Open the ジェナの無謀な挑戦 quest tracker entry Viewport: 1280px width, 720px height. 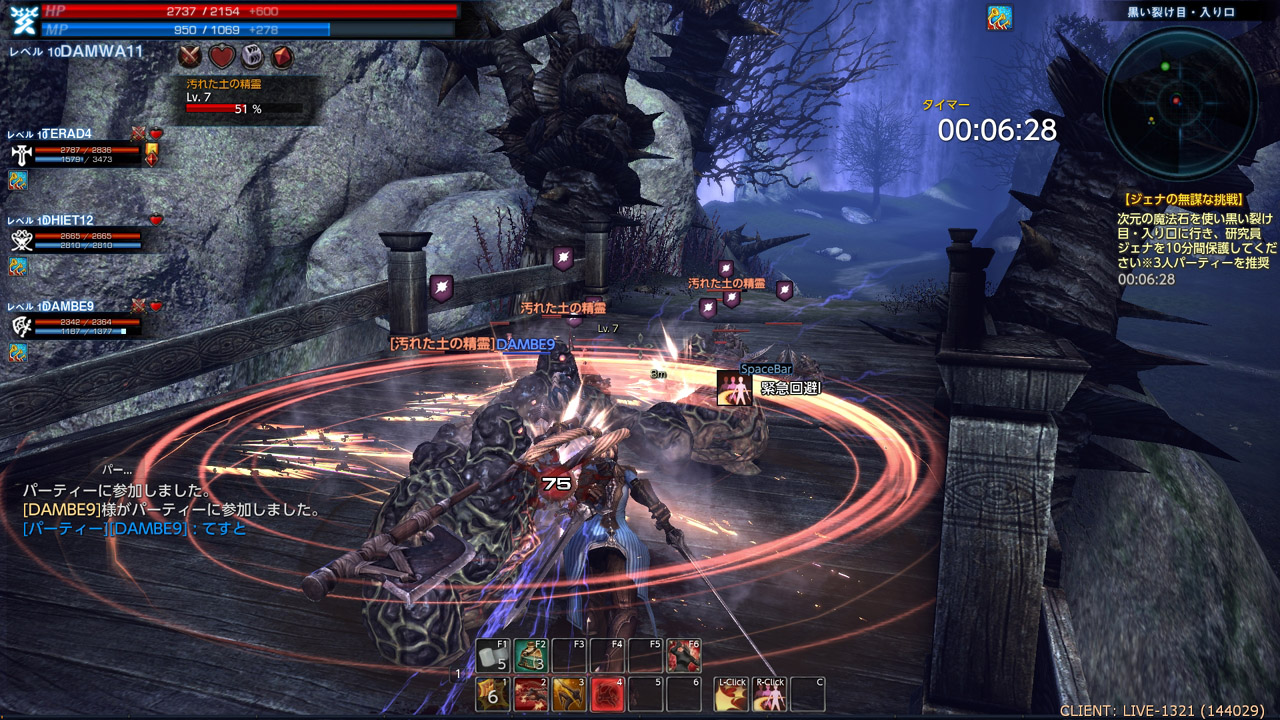[x=1184, y=199]
